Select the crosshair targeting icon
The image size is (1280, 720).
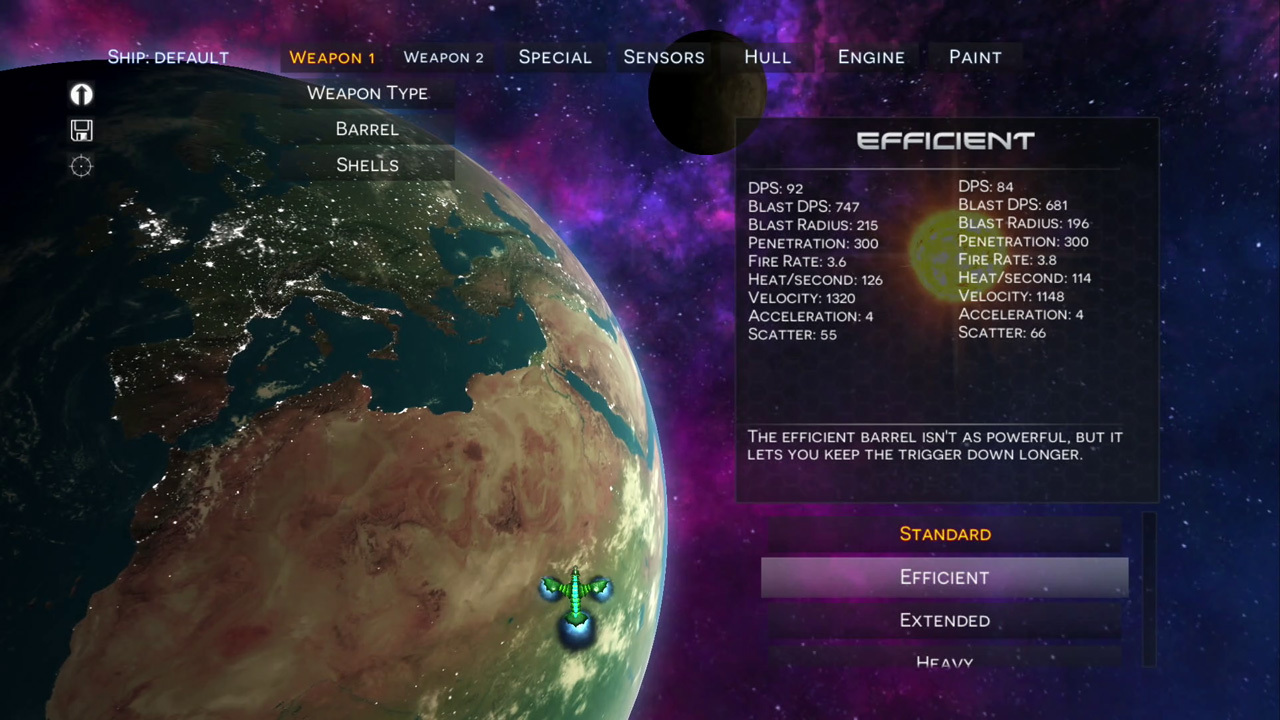click(x=81, y=167)
